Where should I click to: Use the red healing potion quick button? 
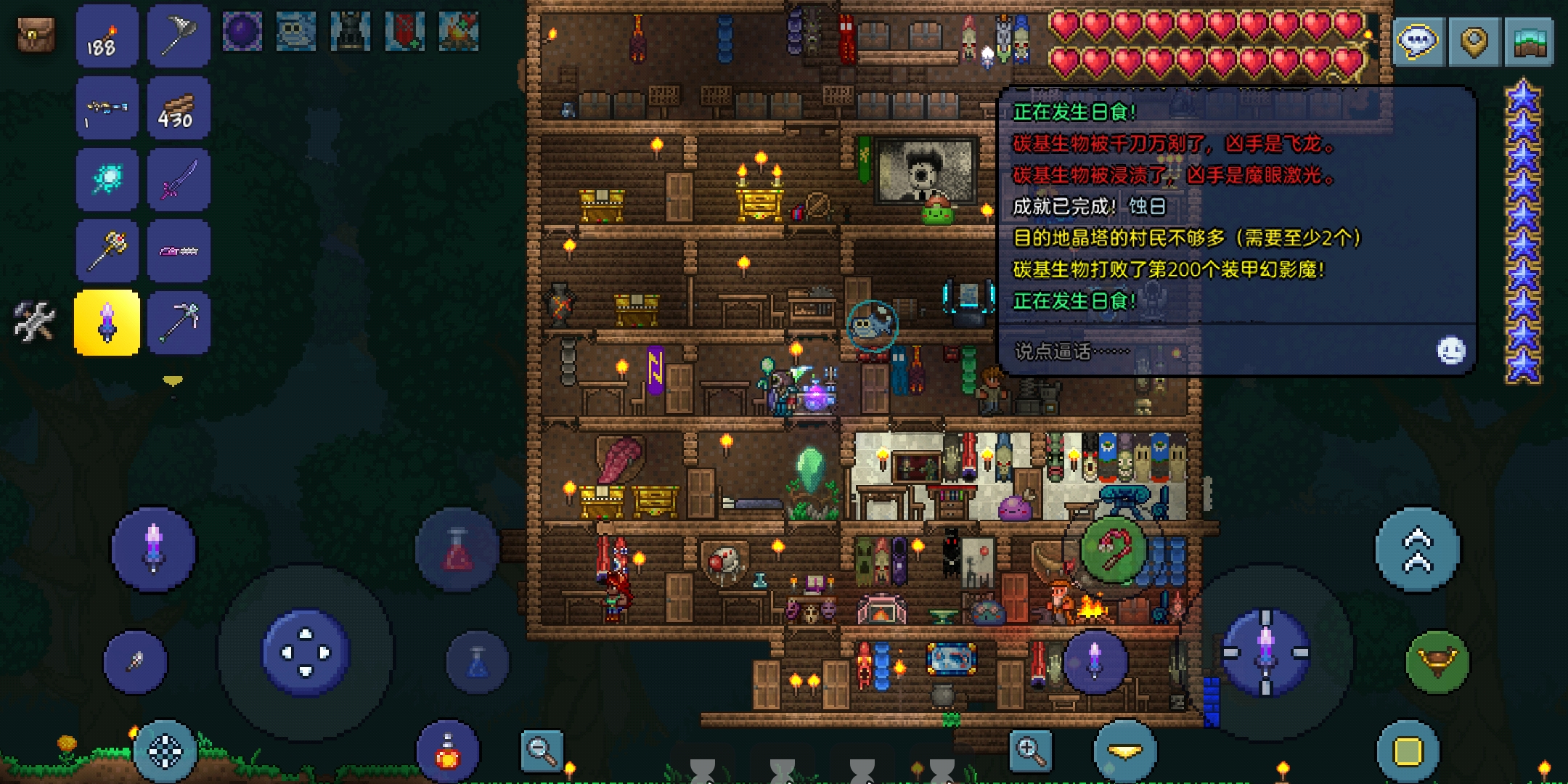(x=457, y=550)
